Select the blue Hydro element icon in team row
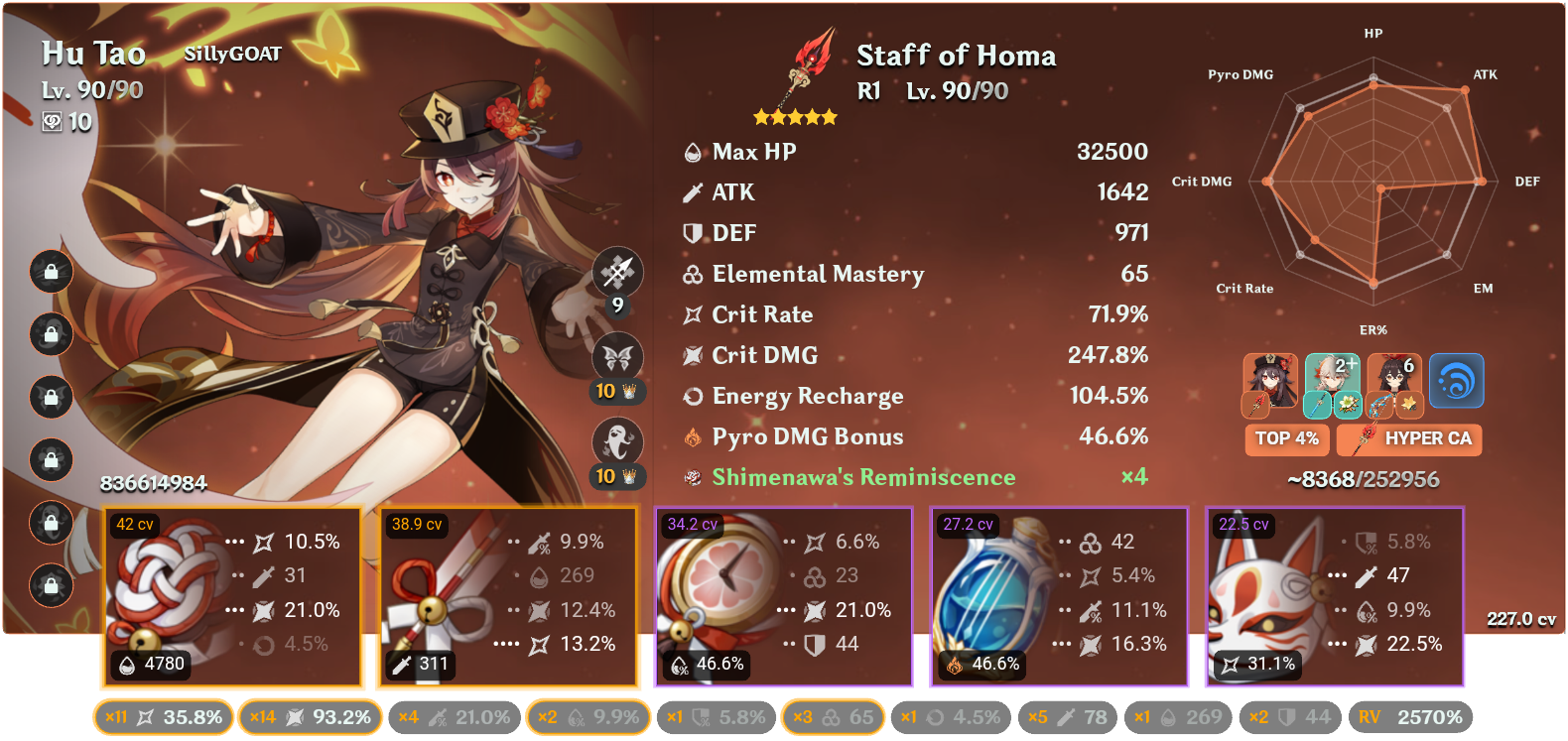The width and height of the screenshot is (1568, 741). (1455, 381)
